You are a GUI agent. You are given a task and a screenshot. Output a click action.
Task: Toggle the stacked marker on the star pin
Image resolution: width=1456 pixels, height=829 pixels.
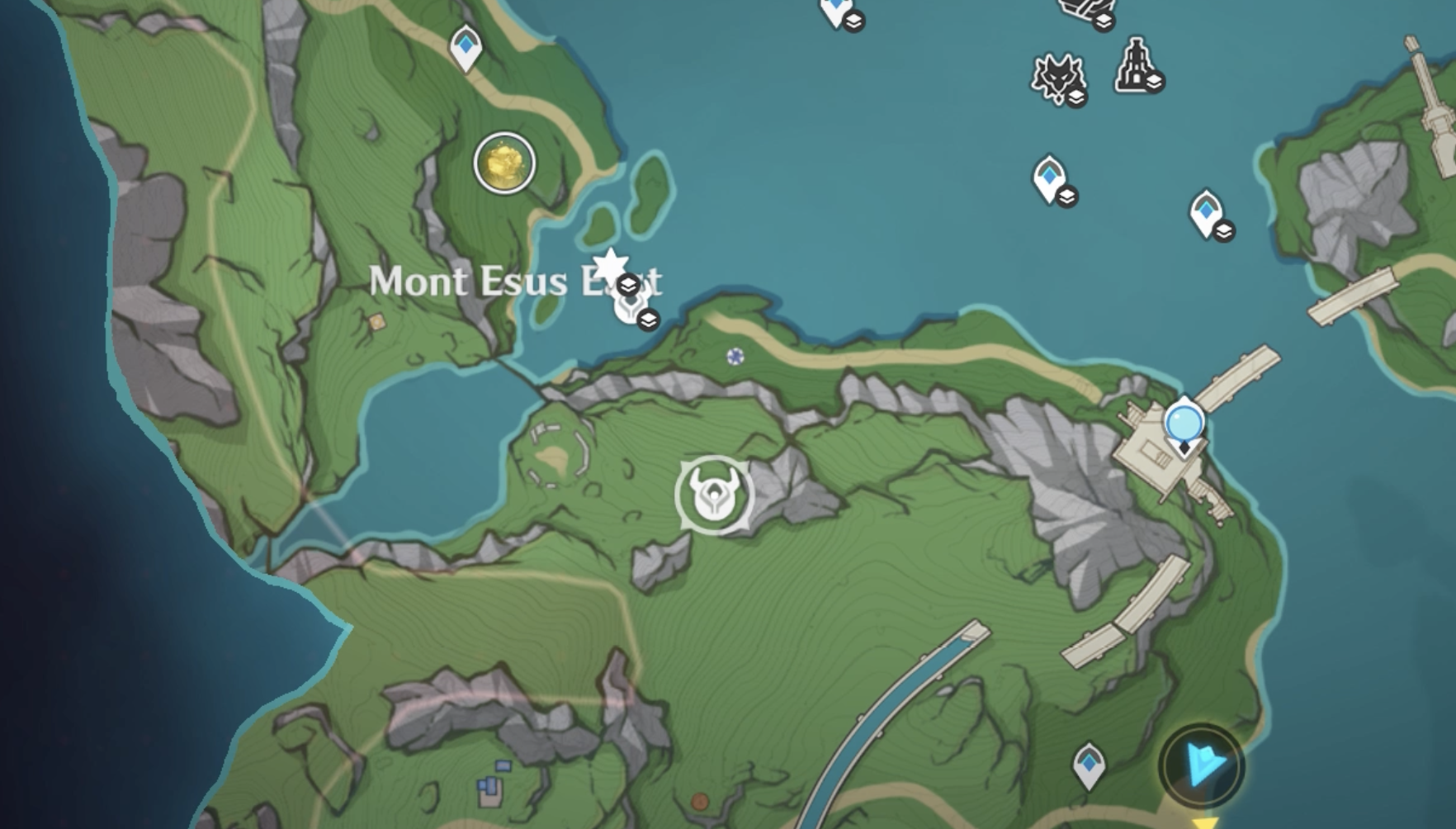coord(630,284)
